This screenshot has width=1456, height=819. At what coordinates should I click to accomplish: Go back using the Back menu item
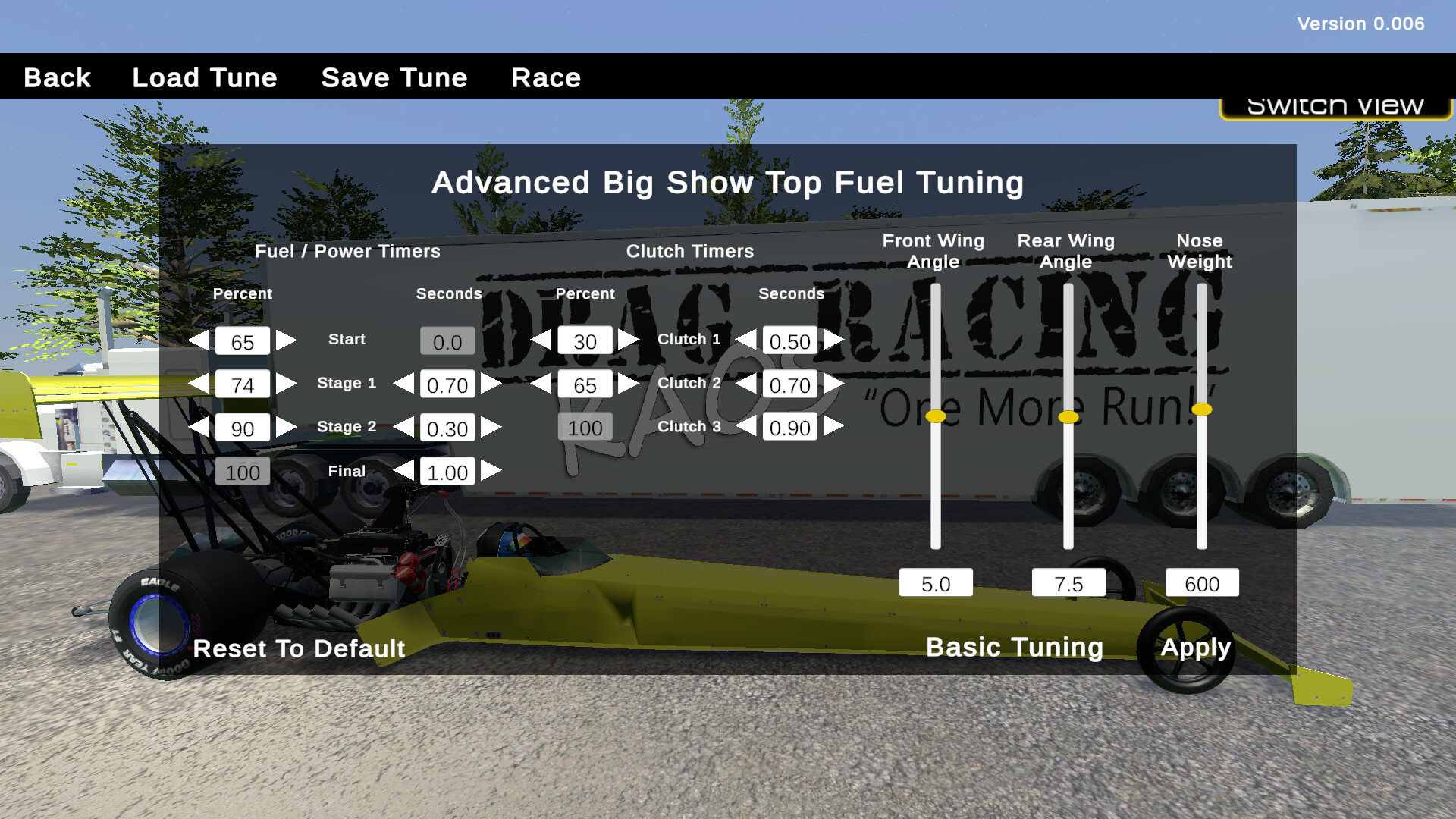[x=56, y=77]
